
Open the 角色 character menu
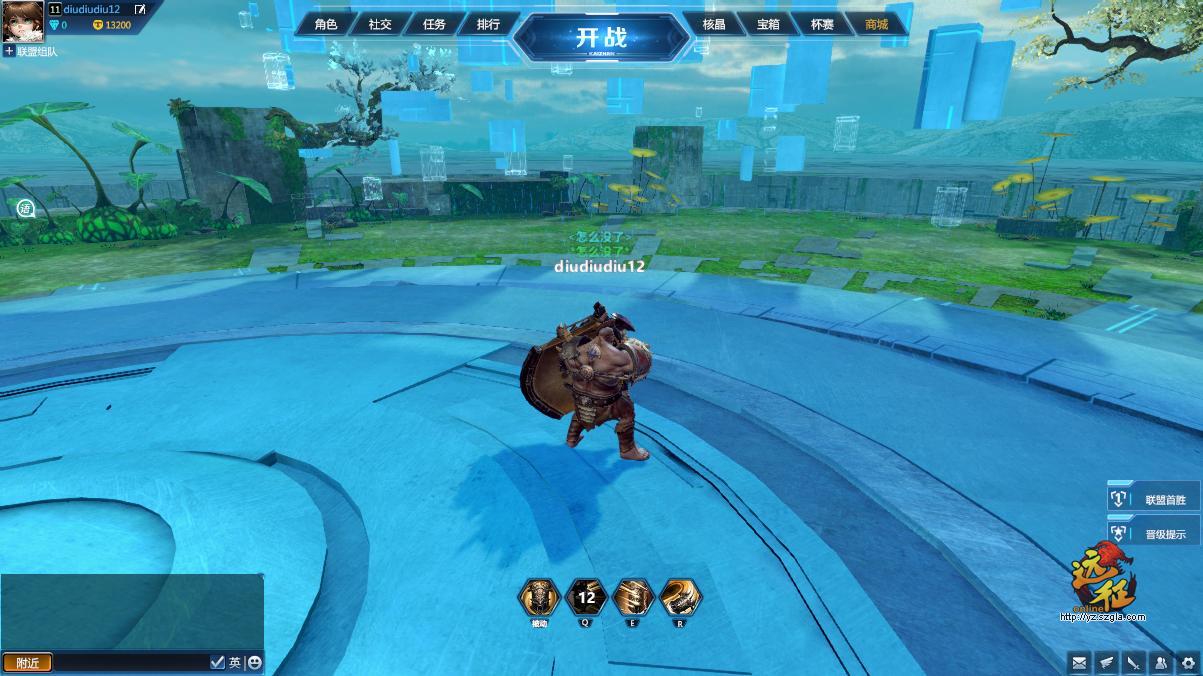[326, 24]
